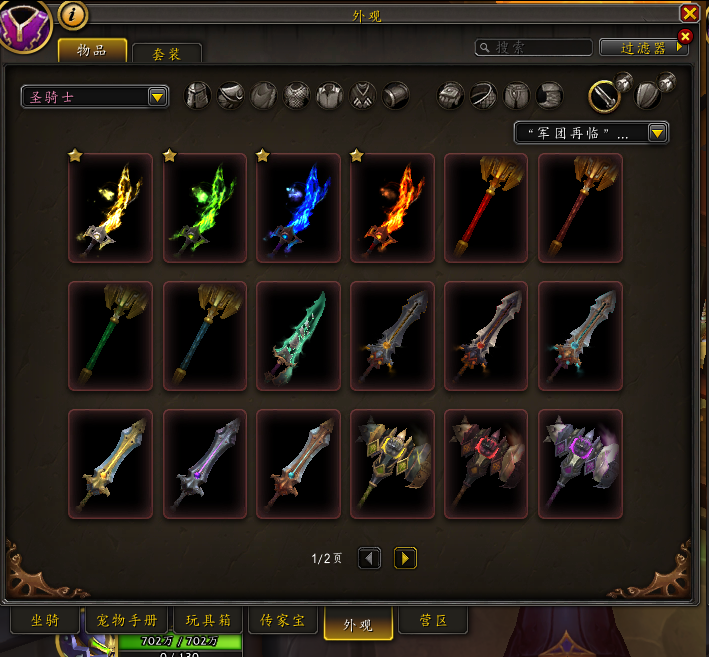Switch to the 宠物手册 pet journal tab
Image resolution: width=709 pixels, height=657 pixels.
pyautogui.click(x=127, y=621)
